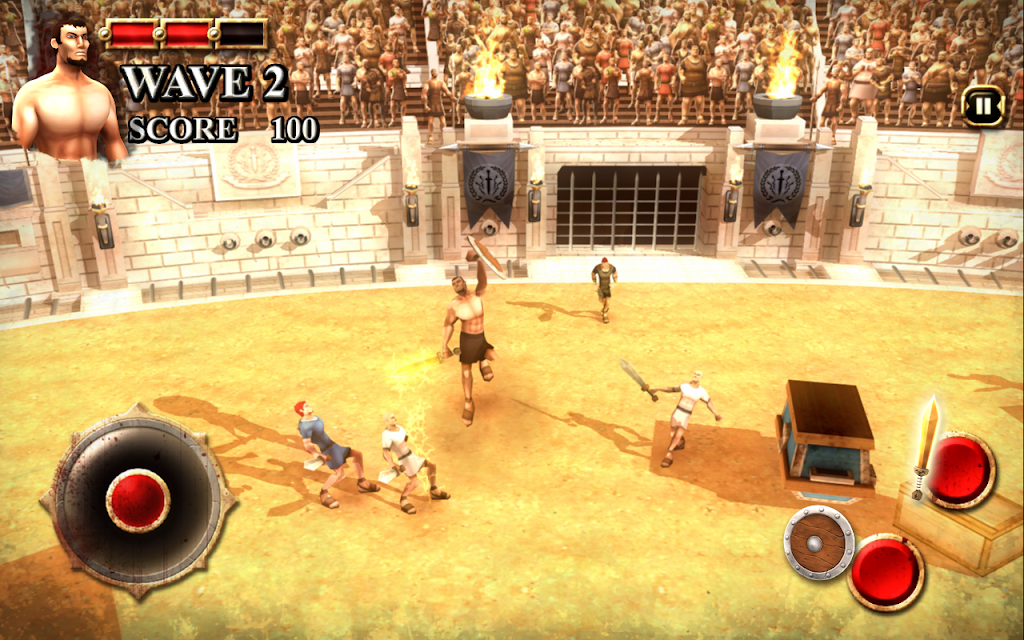Tap the virtual joystick's red knob
Screen dimensions: 1024x640
click(138, 498)
